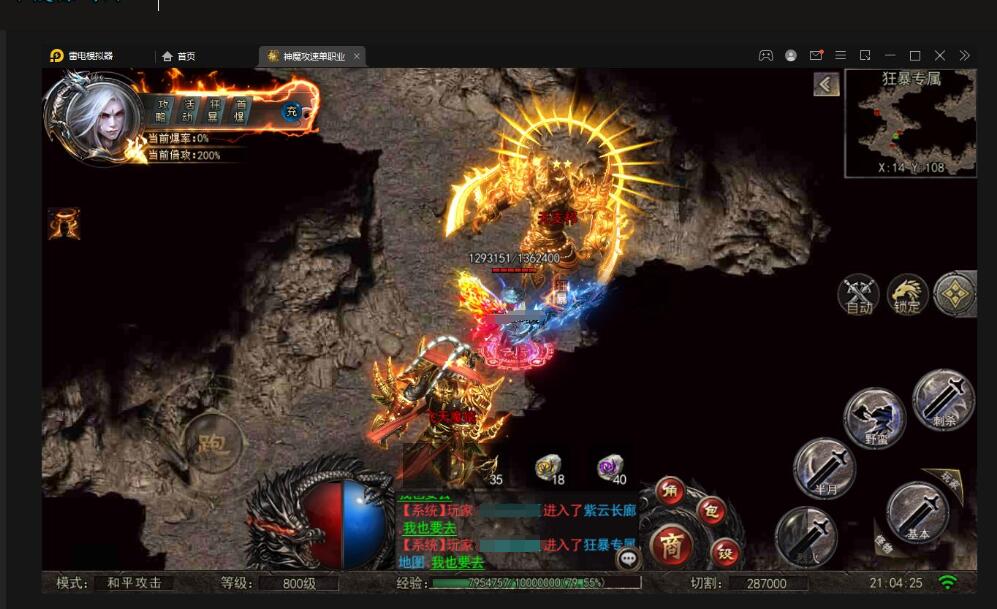Collapse the minimap with the arrow button
This screenshot has height=609, width=997.
[x=826, y=85]
